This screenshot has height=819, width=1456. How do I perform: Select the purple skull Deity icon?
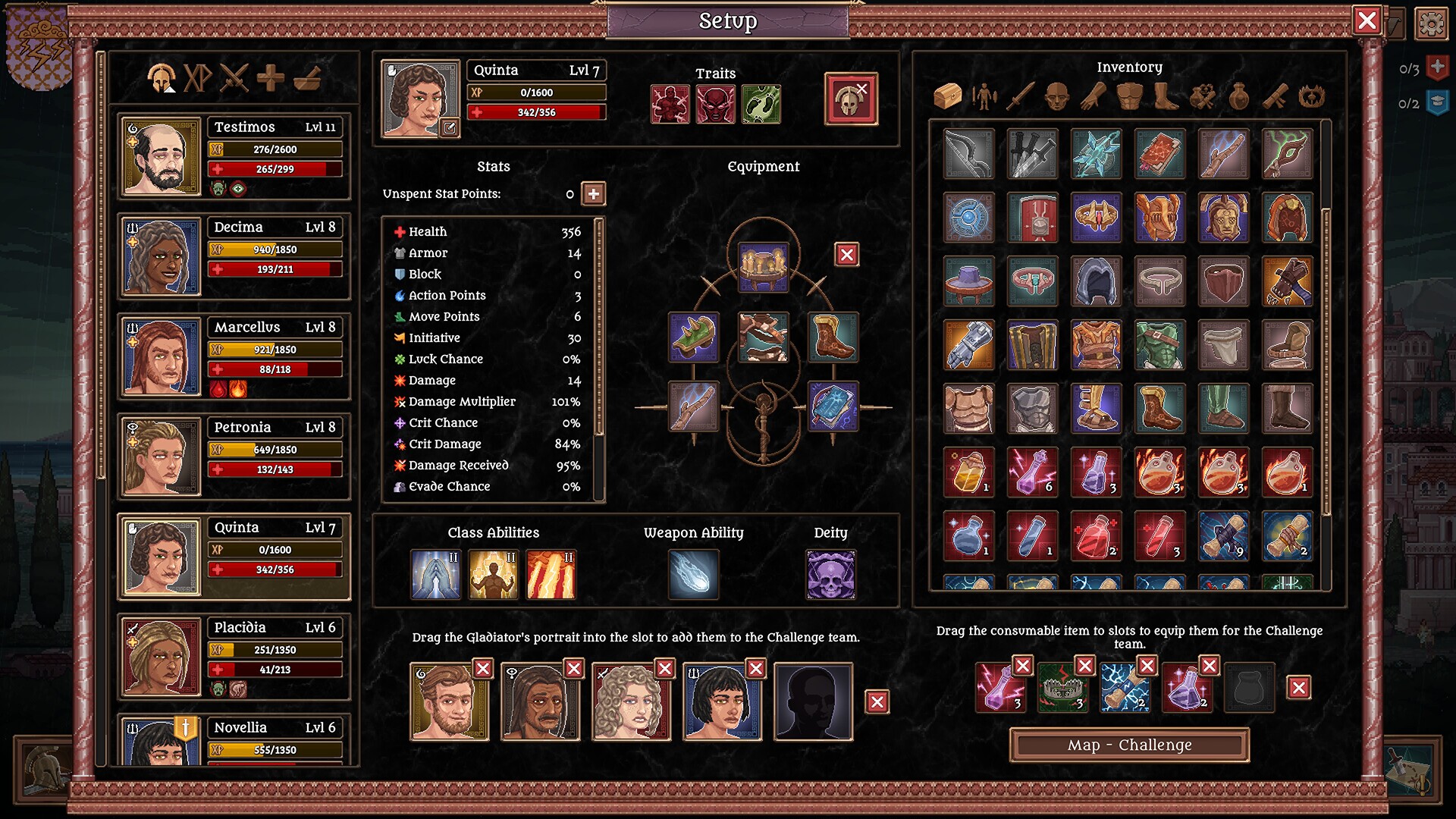point(830,574)
